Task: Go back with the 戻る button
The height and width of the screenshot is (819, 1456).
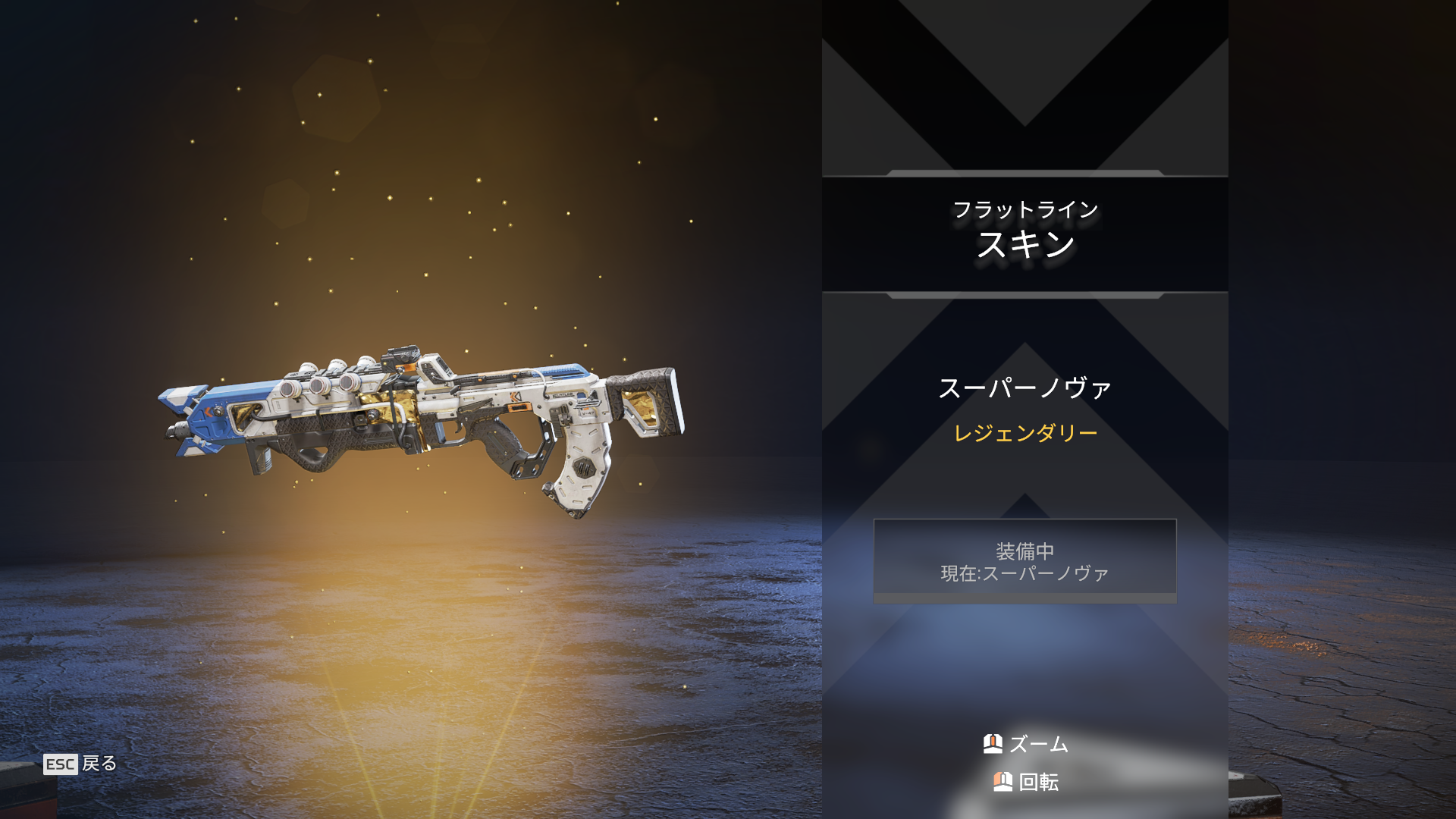Action: point(80,764)
